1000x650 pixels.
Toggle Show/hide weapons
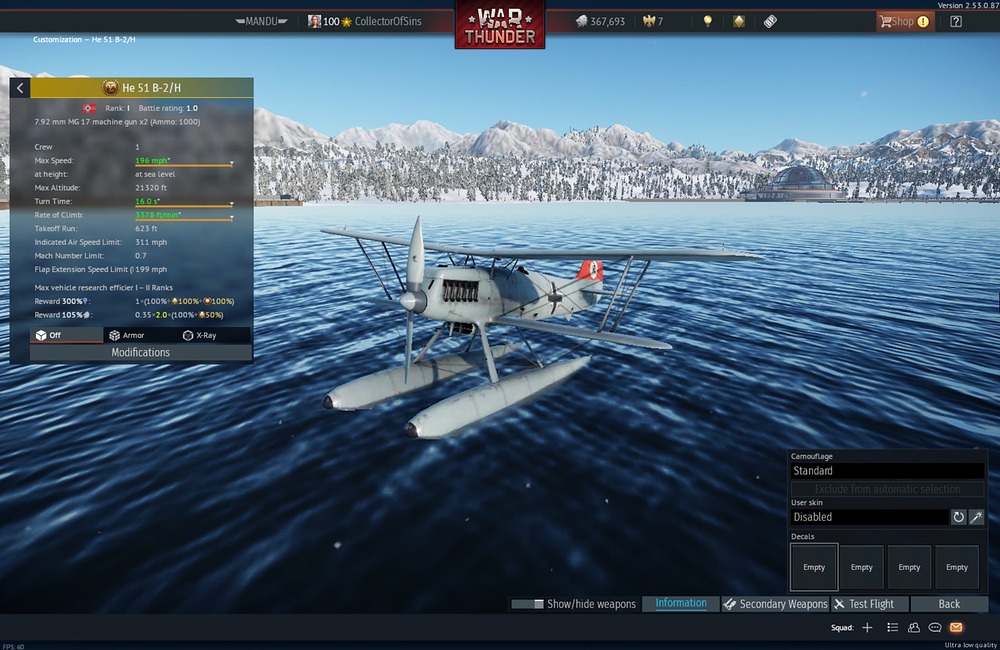pos(575,604)
